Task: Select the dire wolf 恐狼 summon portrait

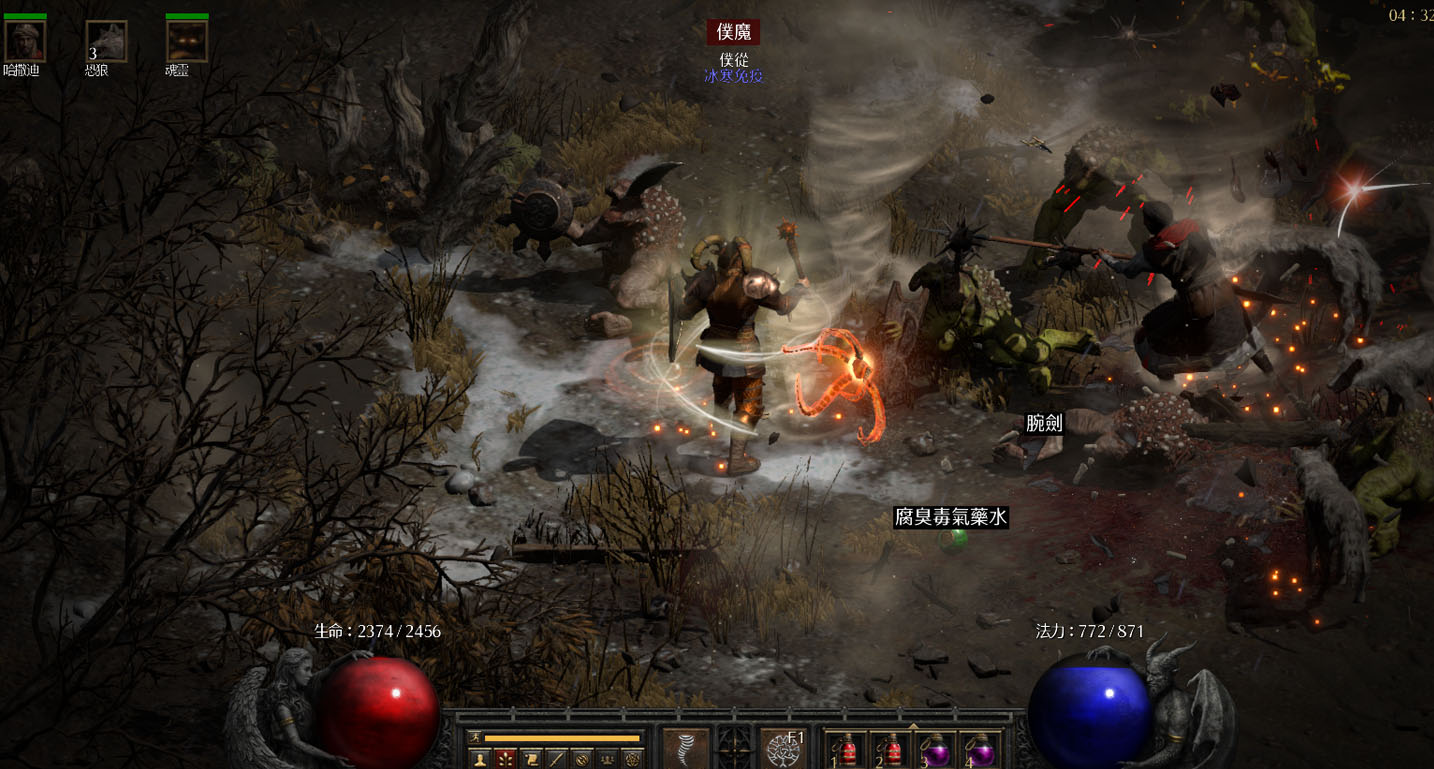Action: point(106,42)
